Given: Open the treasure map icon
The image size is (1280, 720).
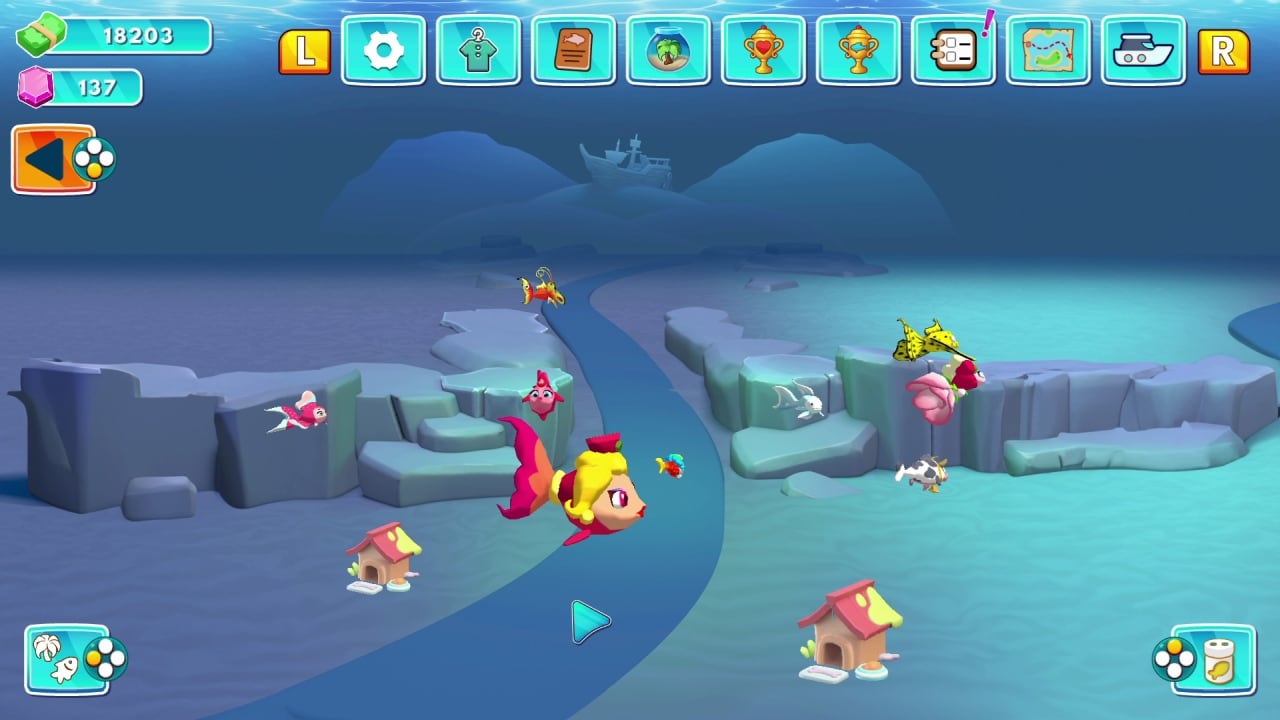Looking at the screenshot, I should click(x=1048, y=51).
